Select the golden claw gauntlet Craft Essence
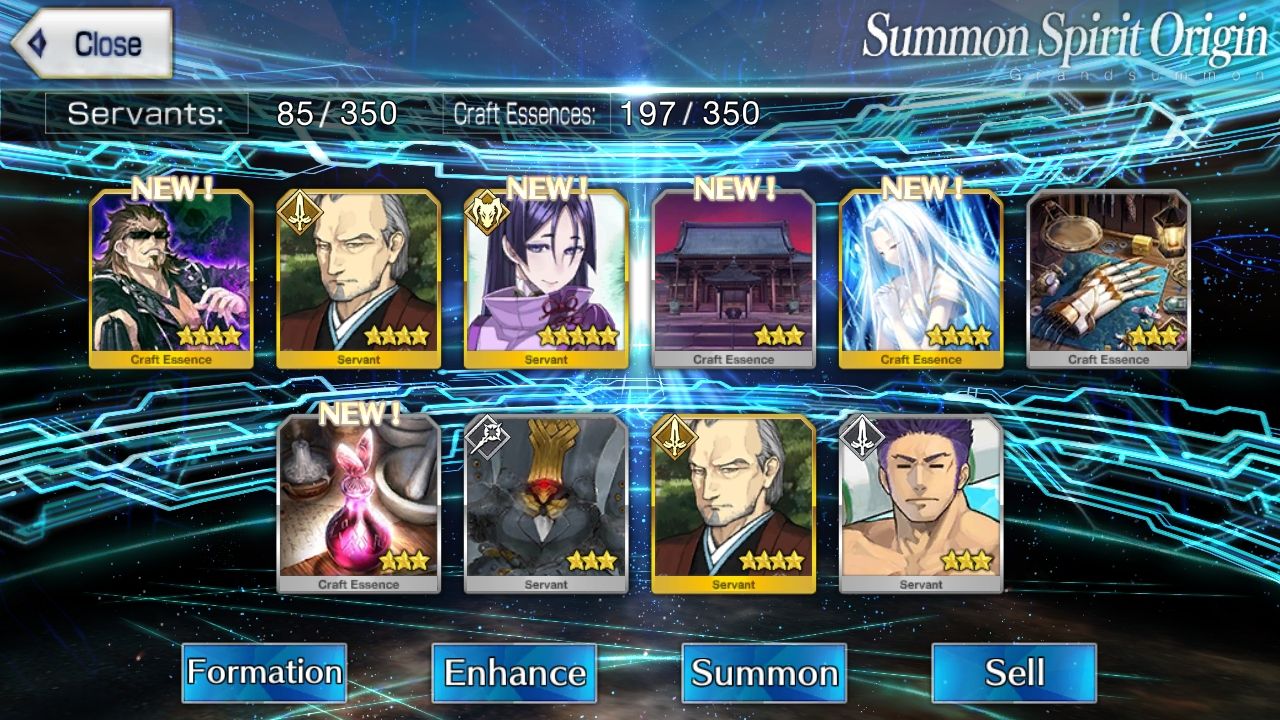Screen dimensions: 1280x720 1109,278
